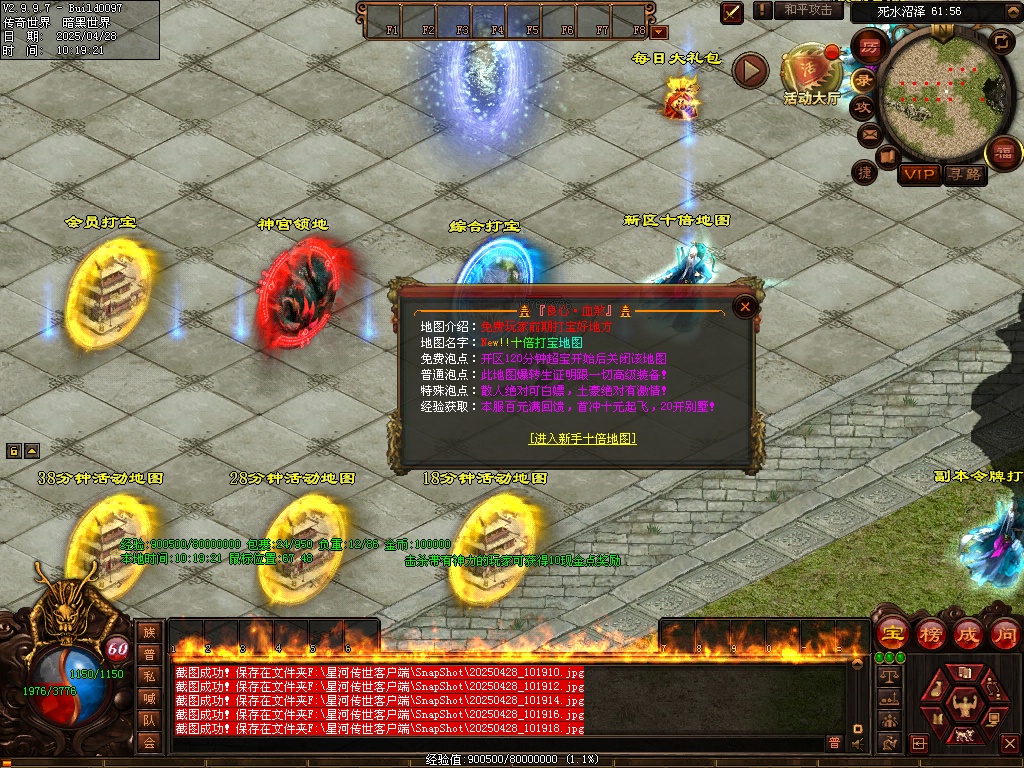This screenshot has width=1024, height=768.
Task: Click the play arrow button near 每日大礼包
Action: [x=750, y=70]
